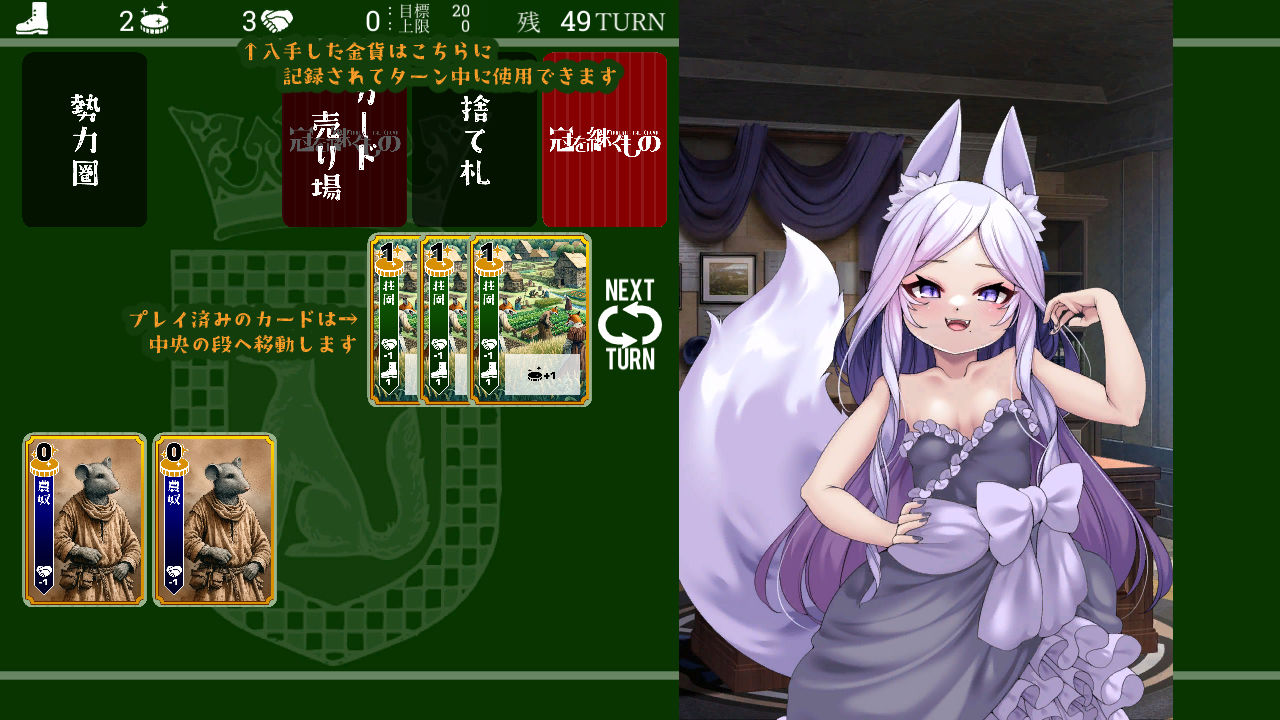Image resolution: width=1280 pixels, height=720 pixels.
Task: Click the sheep +1 icon on the rightmost 荘園 card
Action: click(537, 374)
